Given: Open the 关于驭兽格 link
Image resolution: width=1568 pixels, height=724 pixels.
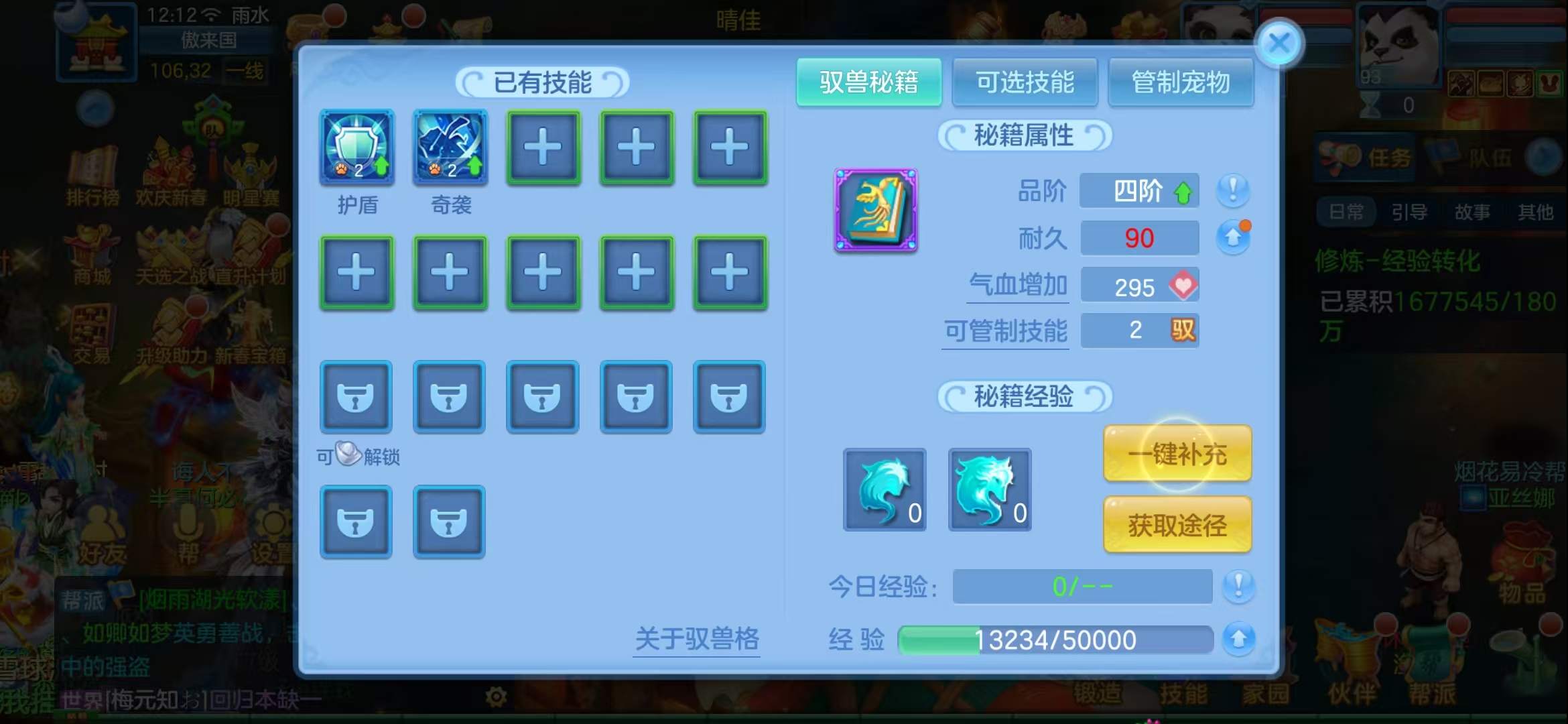Looking at the screenshot, I should [x=697, y=641].
